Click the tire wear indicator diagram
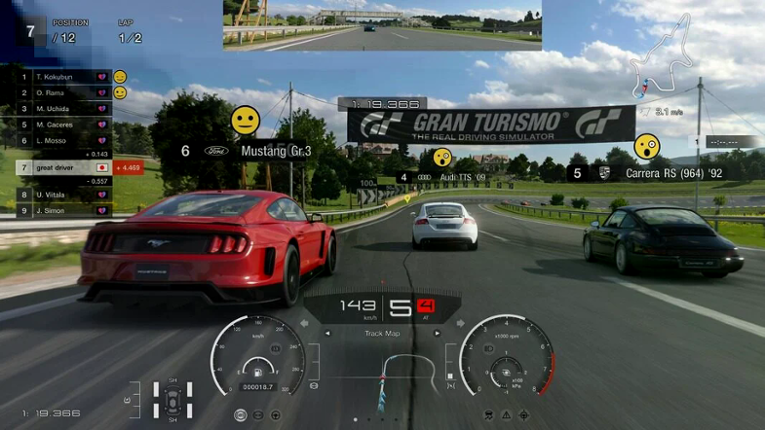This screenshot has height=430, width=765. click(173, 398)
